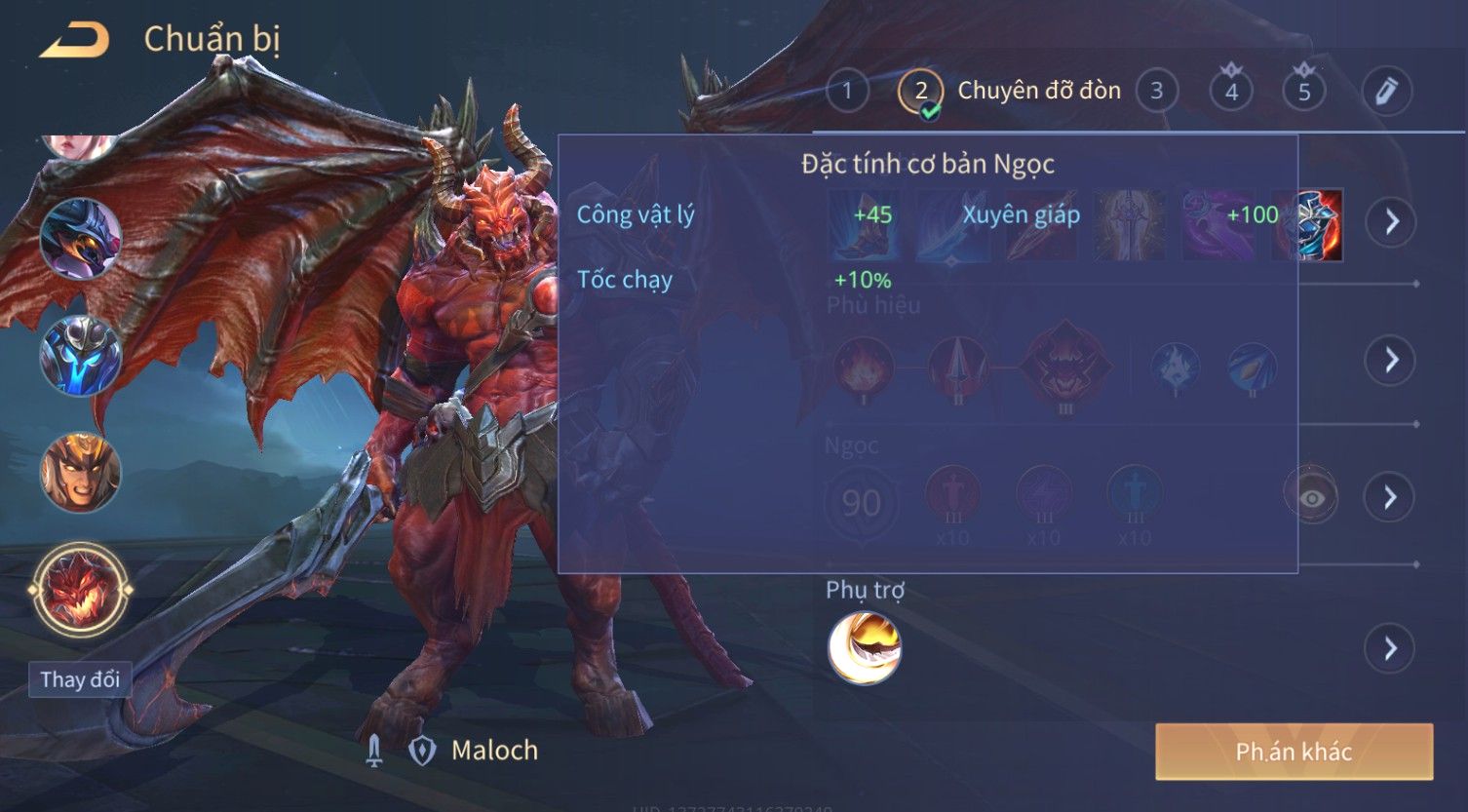
Task: Open the Phản khác button
Action: 1294,752
